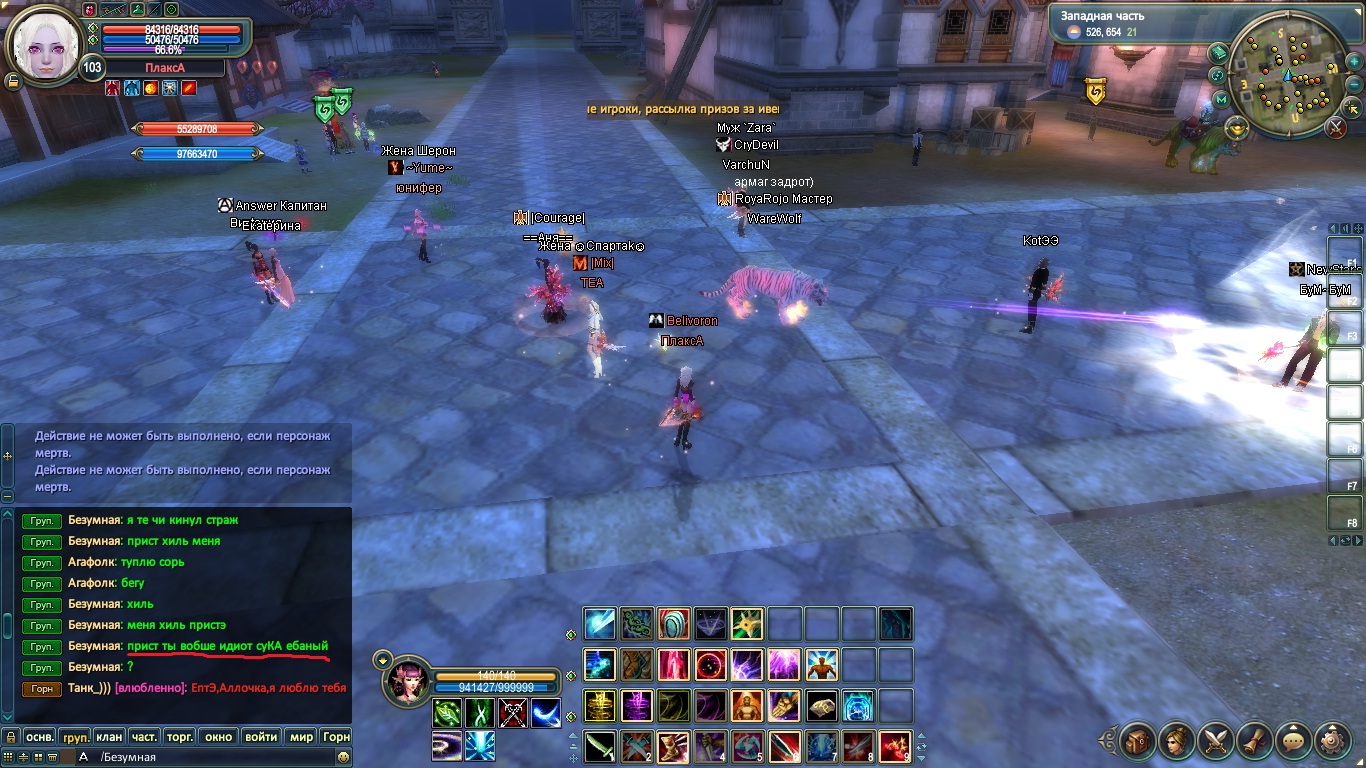Toggle the chat lock padlock button
Screen dimensions: 1366x768
10,737
